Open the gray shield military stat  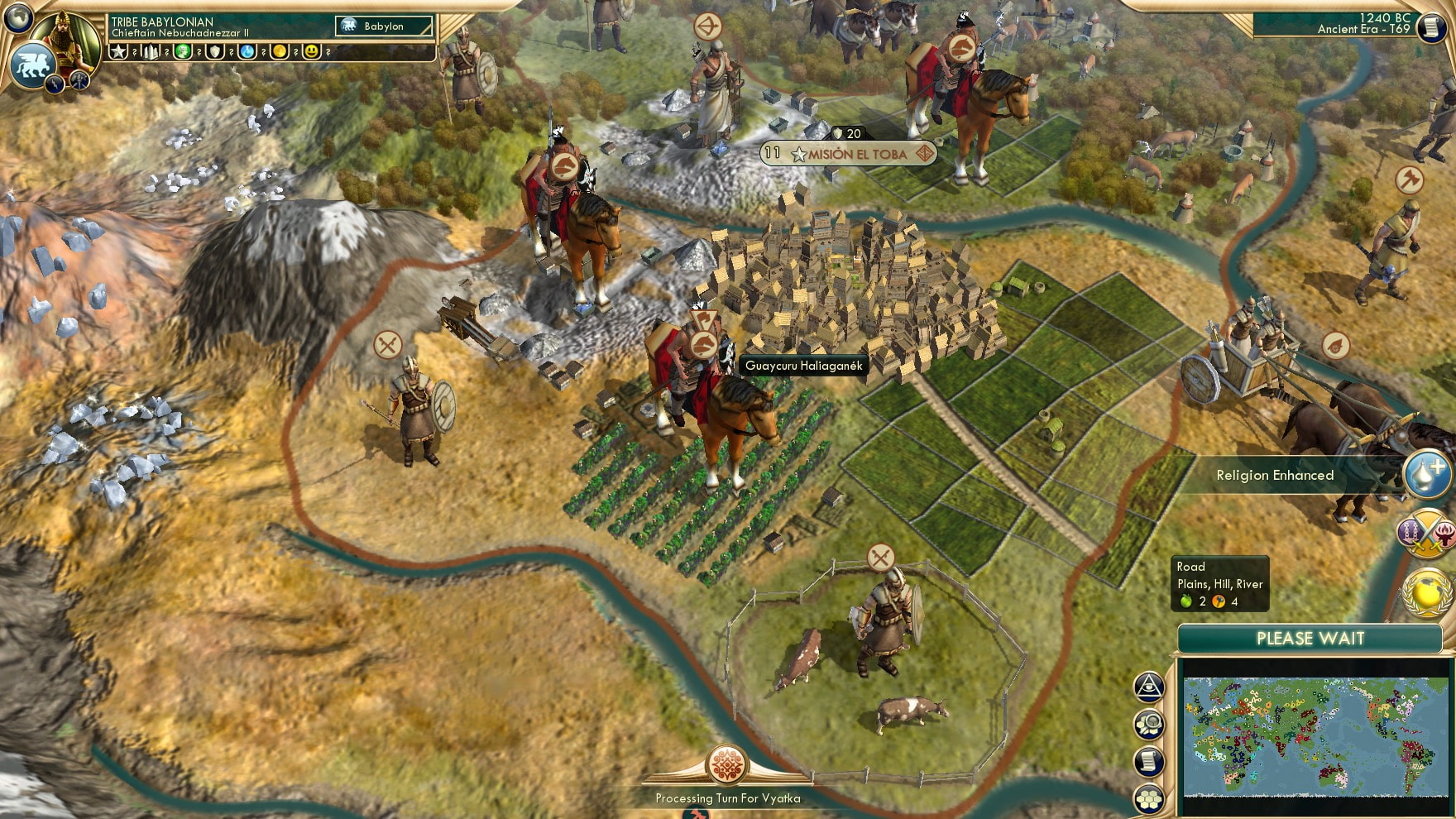[x=215, y=51]
